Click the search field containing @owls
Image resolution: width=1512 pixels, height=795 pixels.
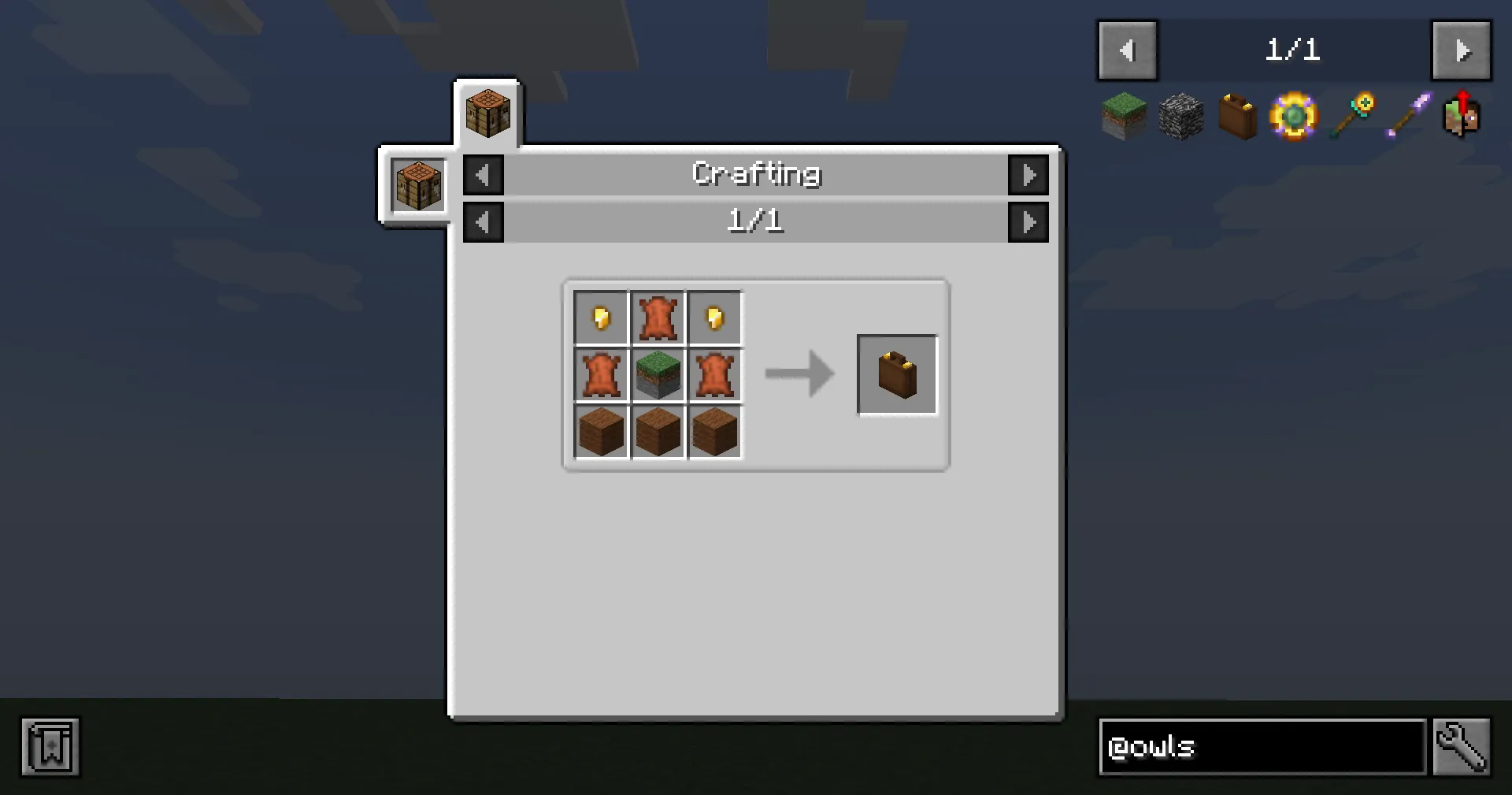pyautogui.click(x=1260, y=747)
